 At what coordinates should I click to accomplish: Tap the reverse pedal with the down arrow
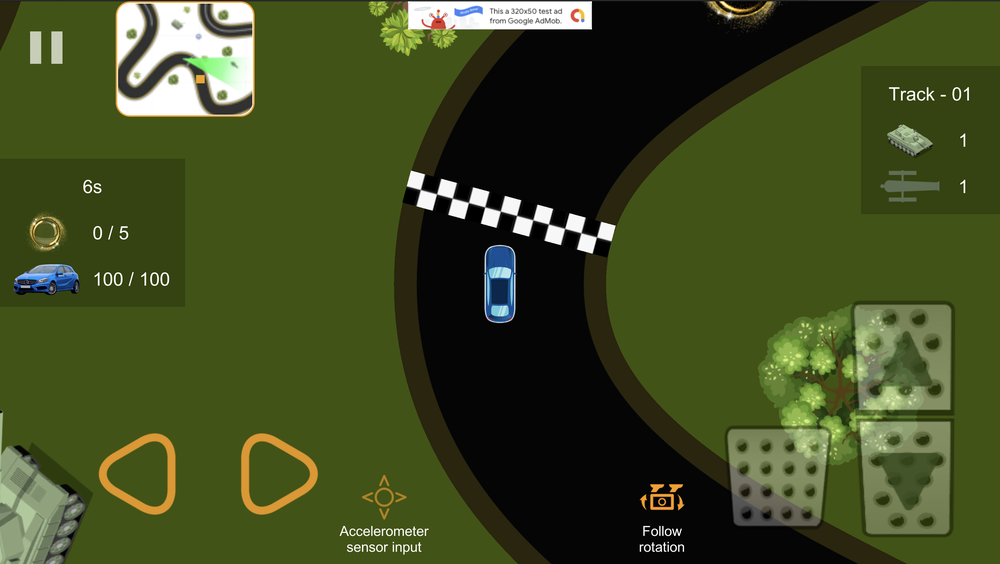(906, 478)
